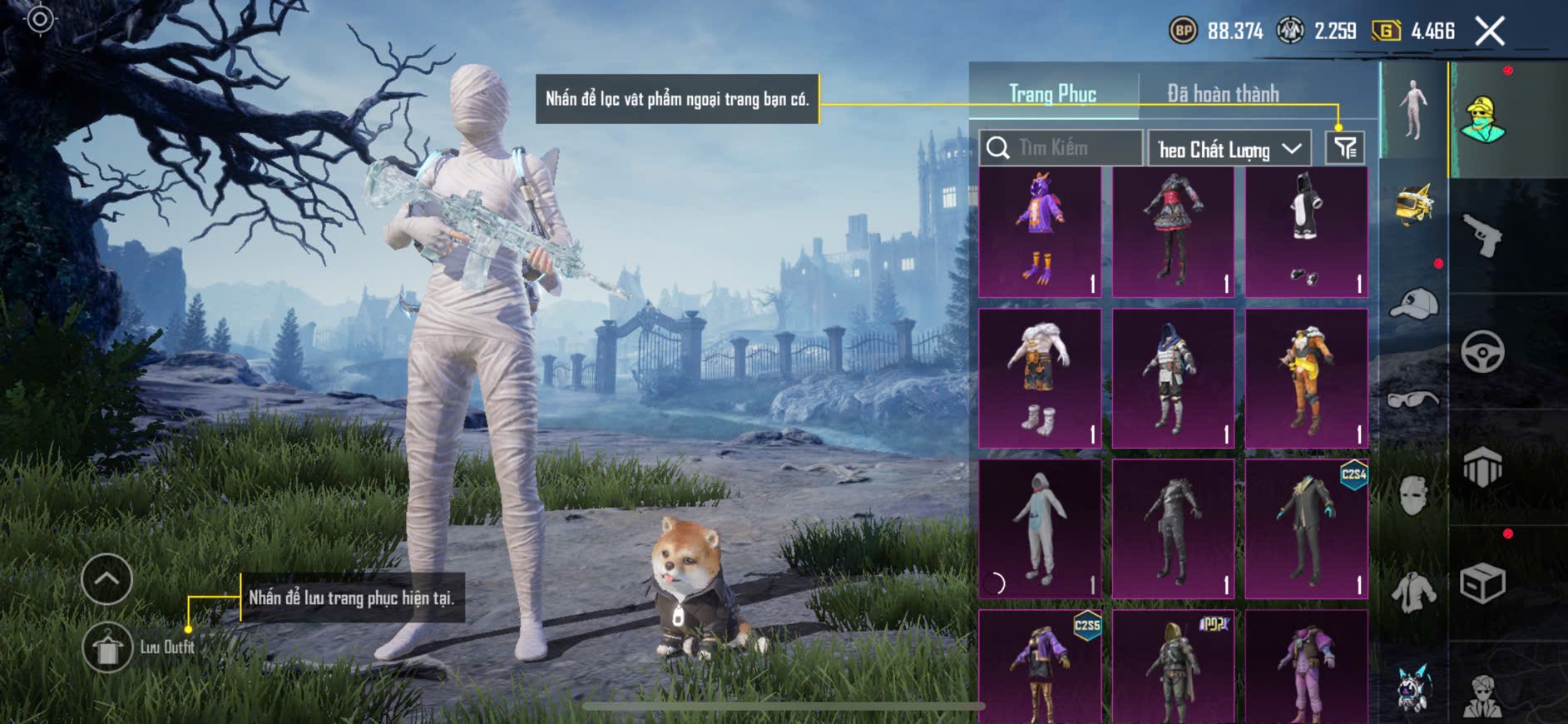Screen dimensions: 1568x724
Task: Close the inventory screen with the X
Action: click(1490, 32)
